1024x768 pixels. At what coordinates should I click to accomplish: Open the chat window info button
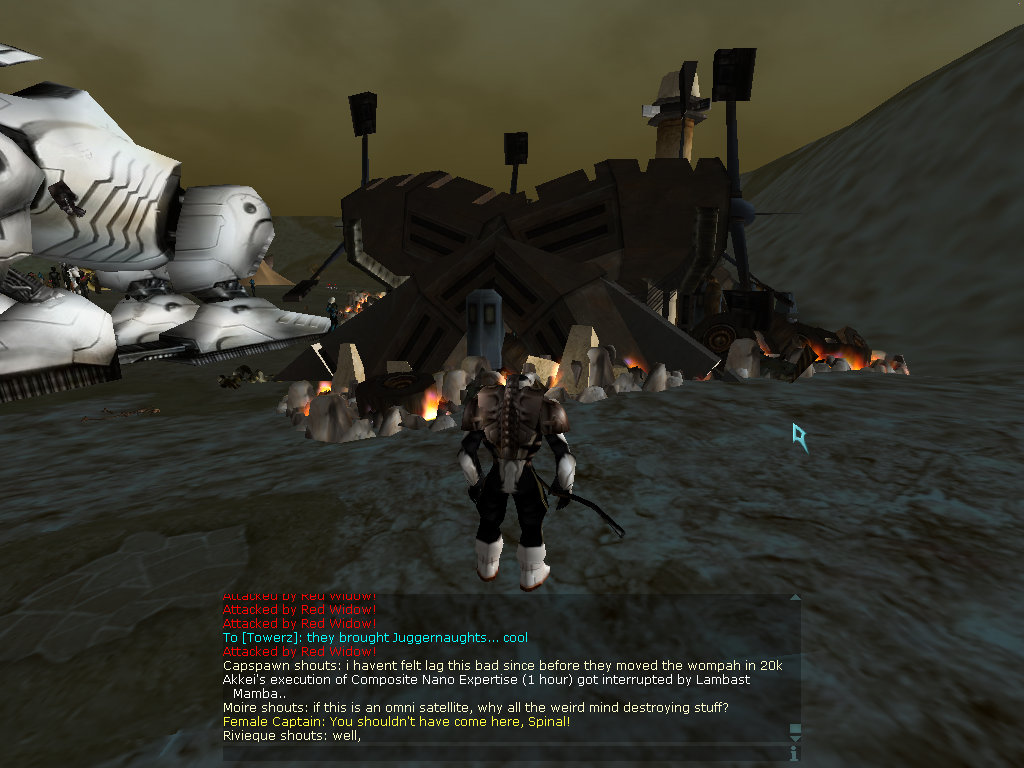[795, 752]
